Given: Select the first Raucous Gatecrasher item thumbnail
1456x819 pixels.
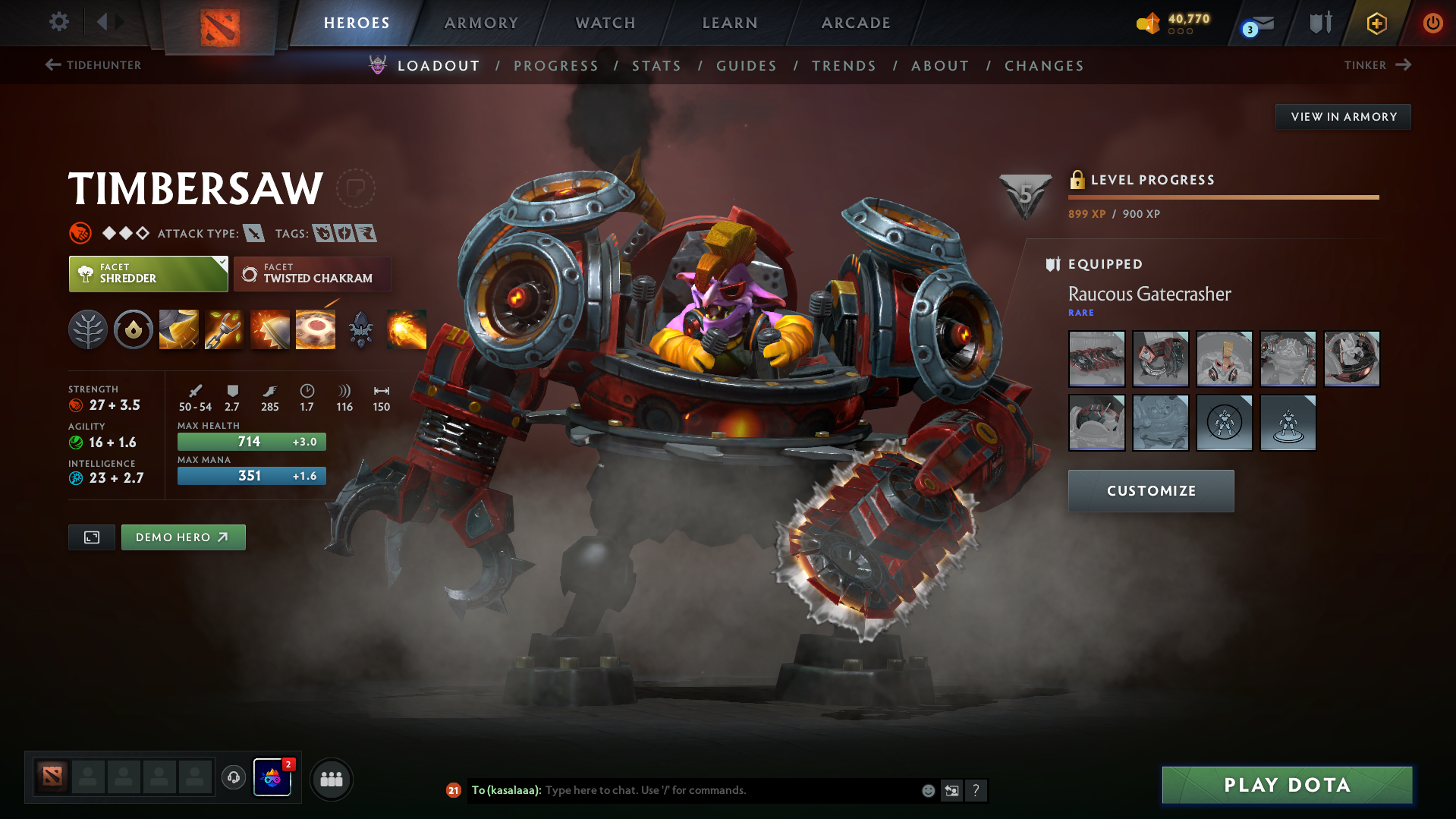Looking at the screenshot, I should point(1096,359).
